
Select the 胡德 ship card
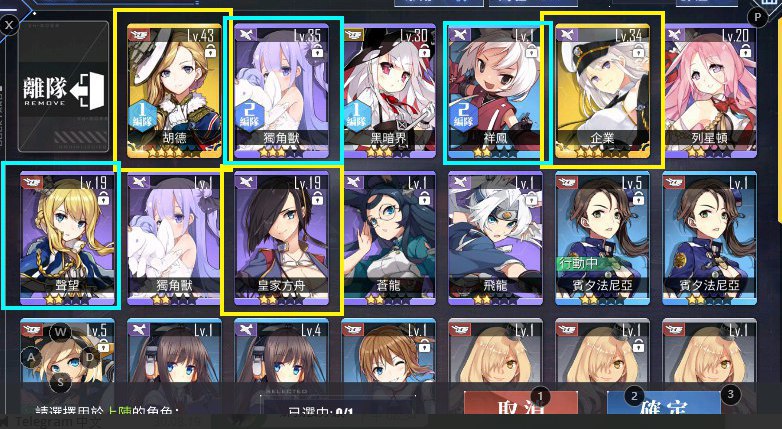[172, 88]
